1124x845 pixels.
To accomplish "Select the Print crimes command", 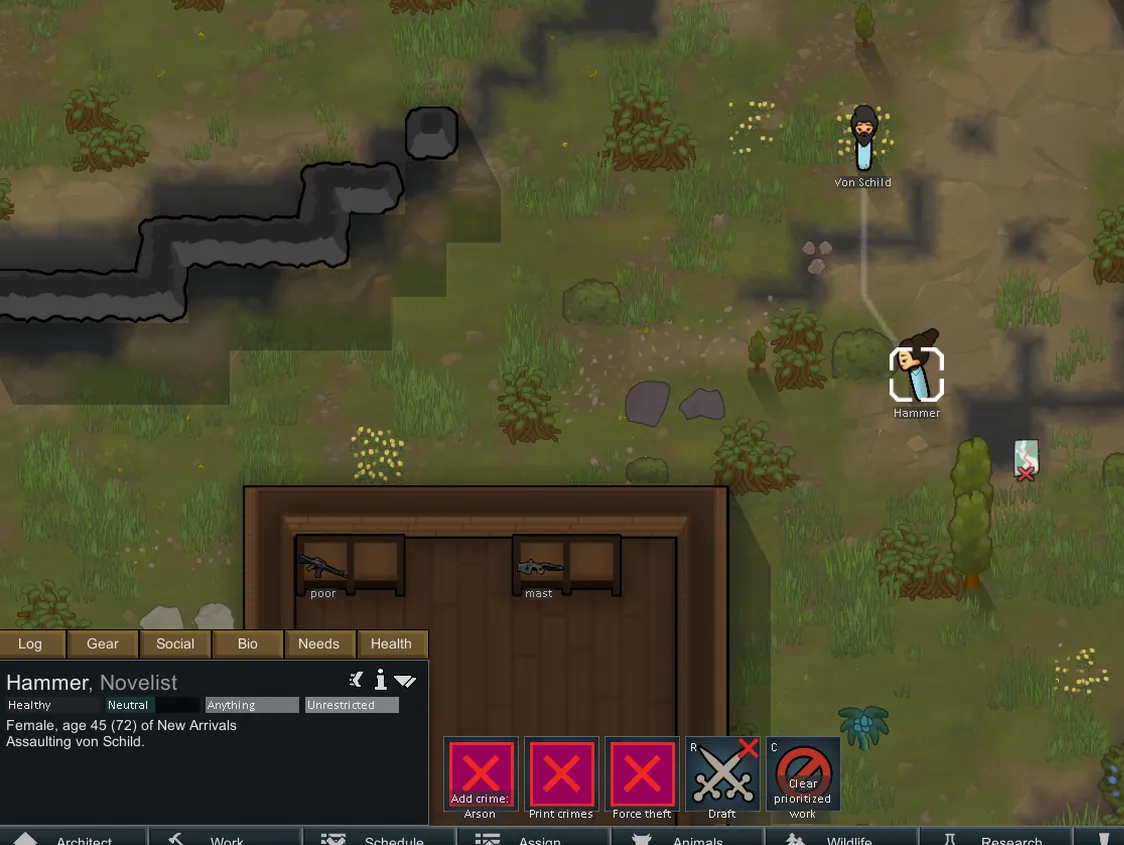I will 561,775.
